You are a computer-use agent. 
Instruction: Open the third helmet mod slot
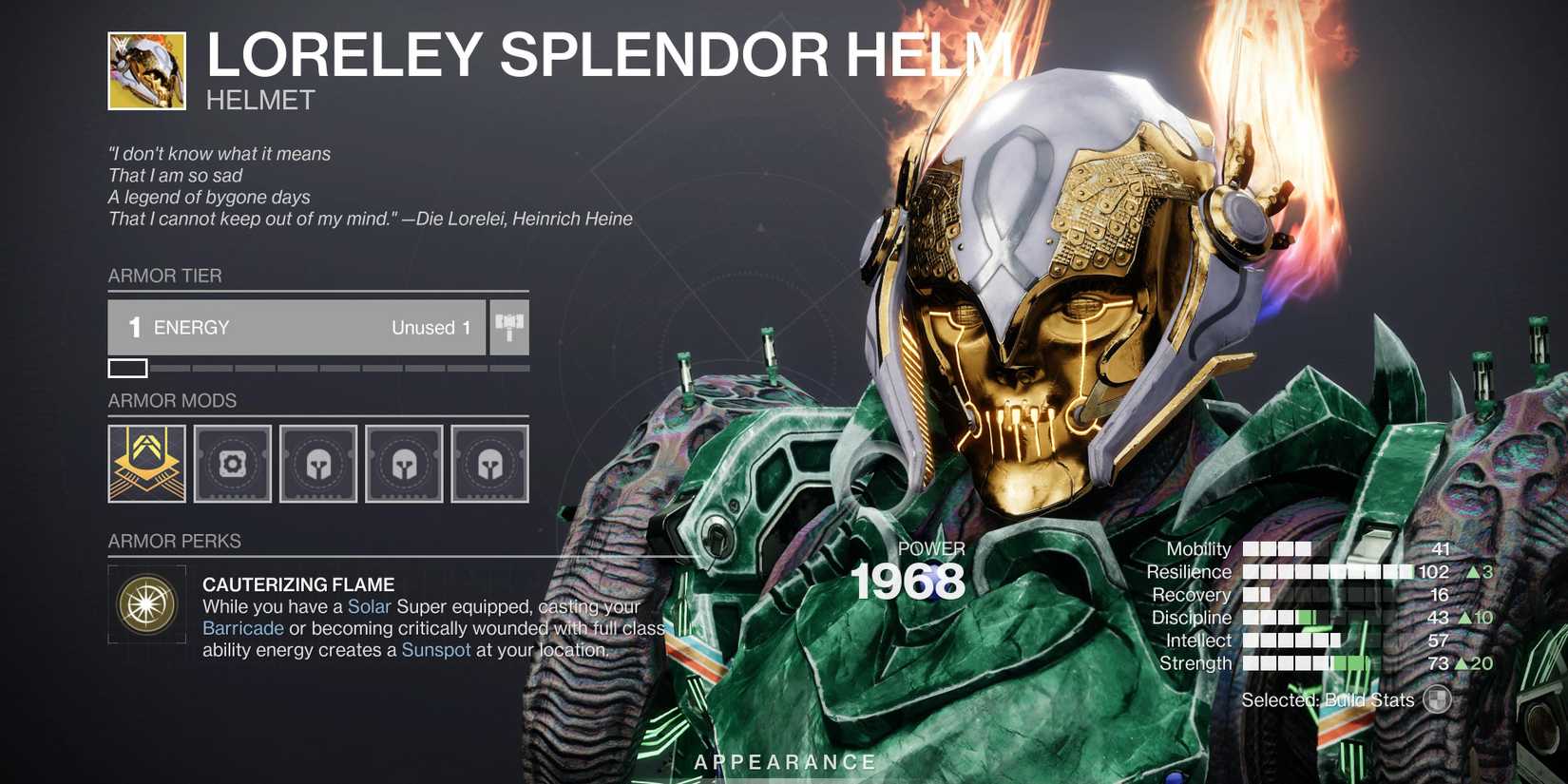pyautogui.click(x=490, y=464)
